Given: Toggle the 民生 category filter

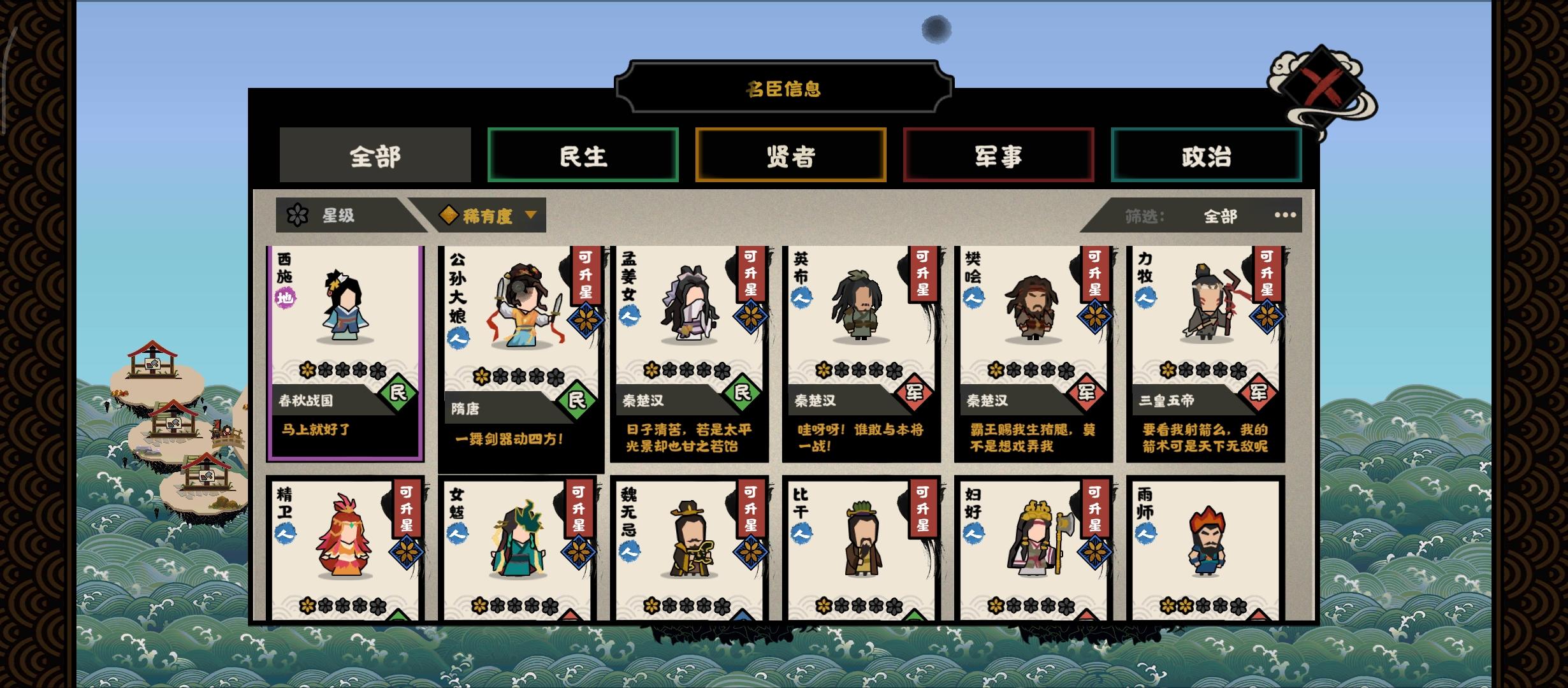Looking at the screenshot, I should [x=583, y=155].
